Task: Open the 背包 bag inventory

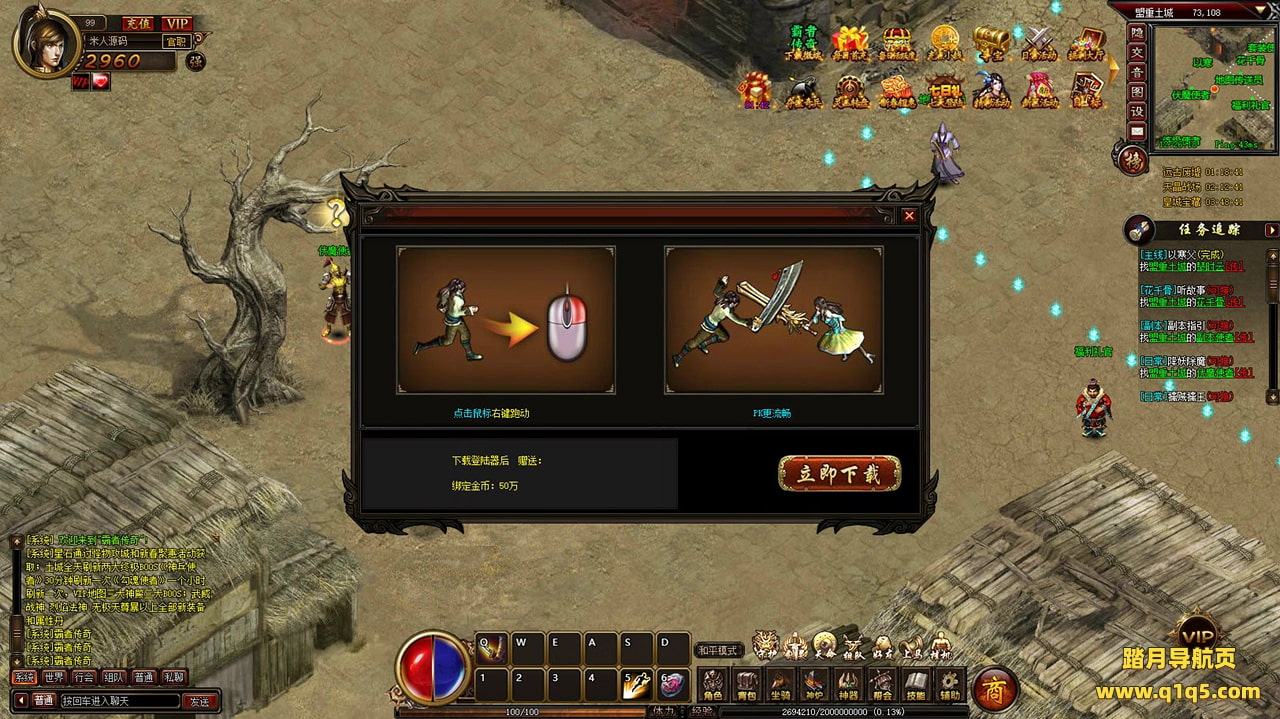Action: pos(746,686)
